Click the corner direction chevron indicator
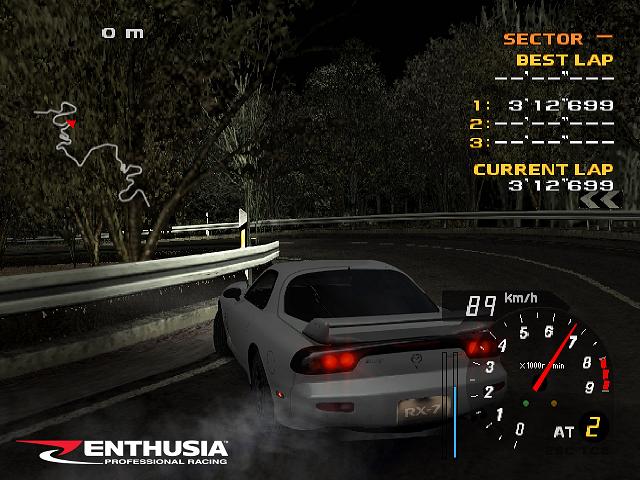This screenshot has width=640, height=480. (598, 200)
